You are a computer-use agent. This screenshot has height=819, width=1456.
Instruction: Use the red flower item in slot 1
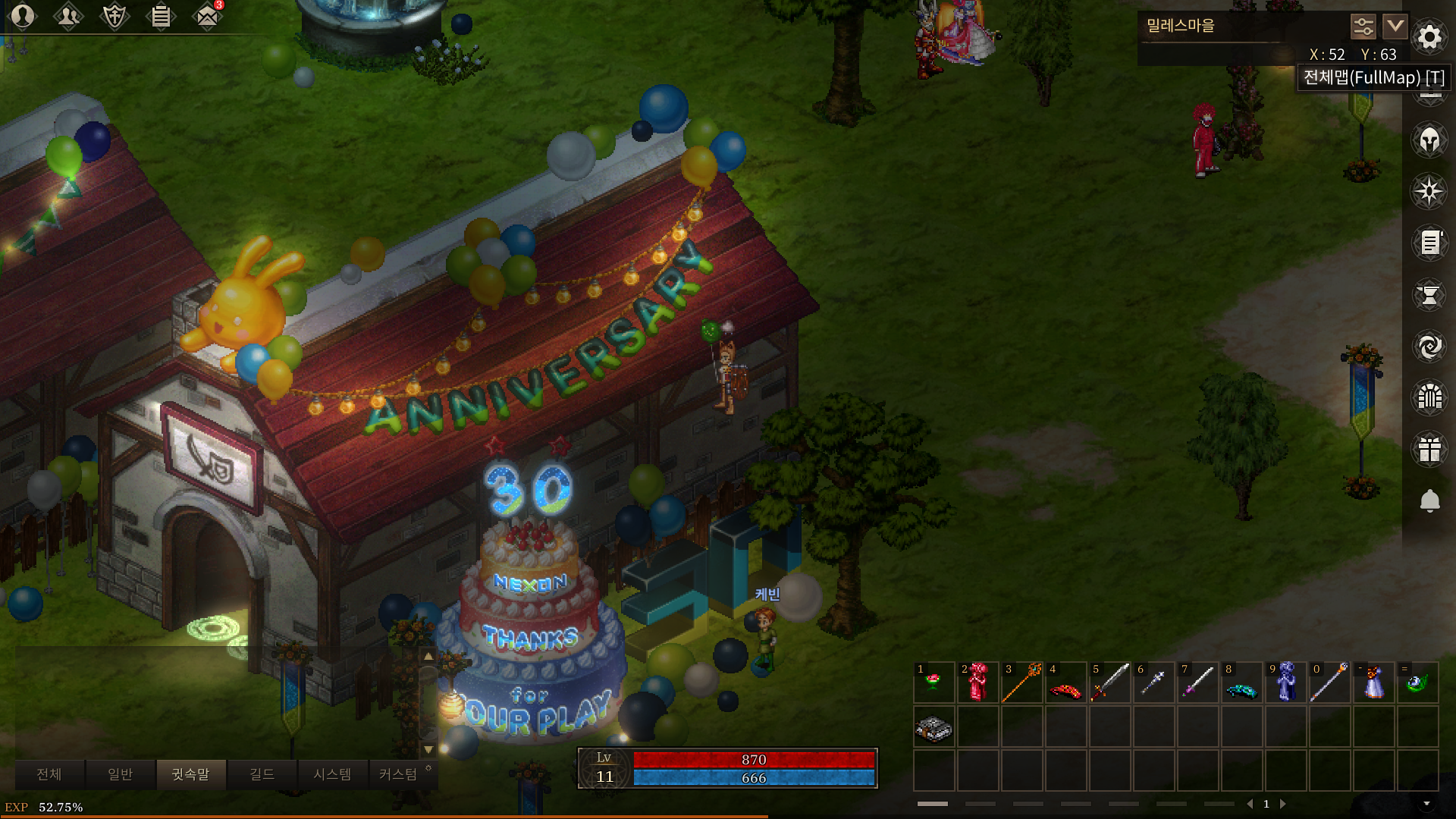[x=934, y=682]
